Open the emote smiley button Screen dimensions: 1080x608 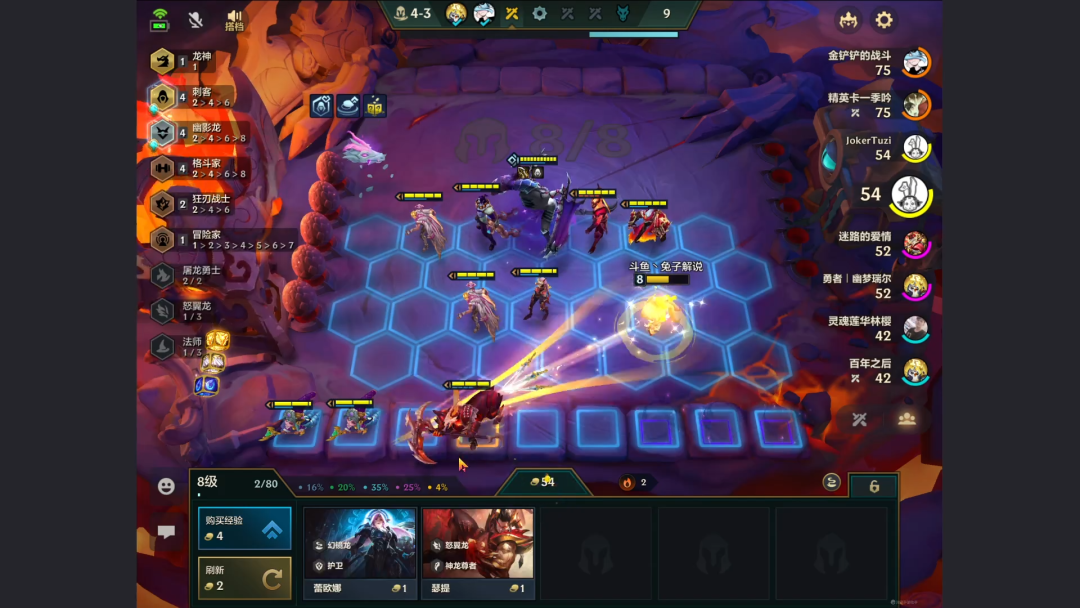(166, 486)
